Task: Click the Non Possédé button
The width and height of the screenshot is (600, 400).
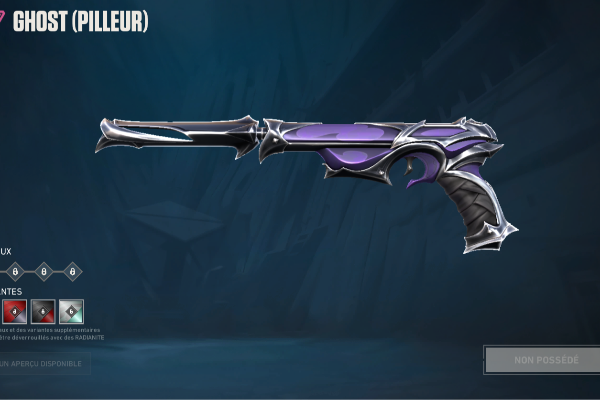Action: (544, 359)
